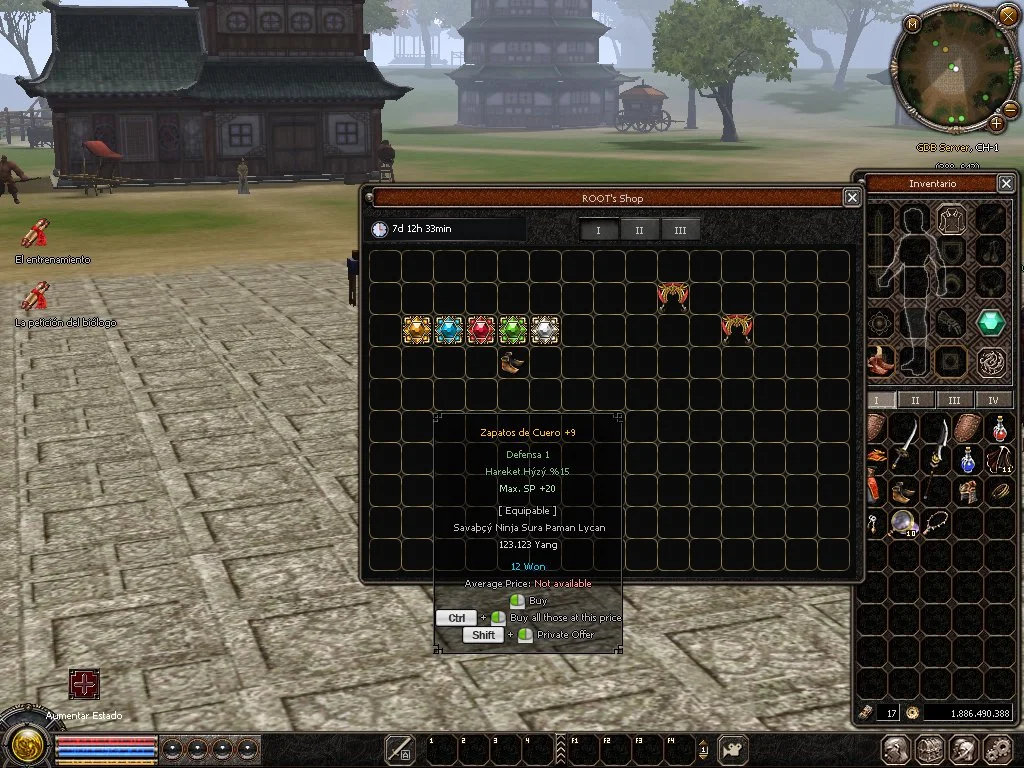Close the Inventario panel

coord(1006,184)
